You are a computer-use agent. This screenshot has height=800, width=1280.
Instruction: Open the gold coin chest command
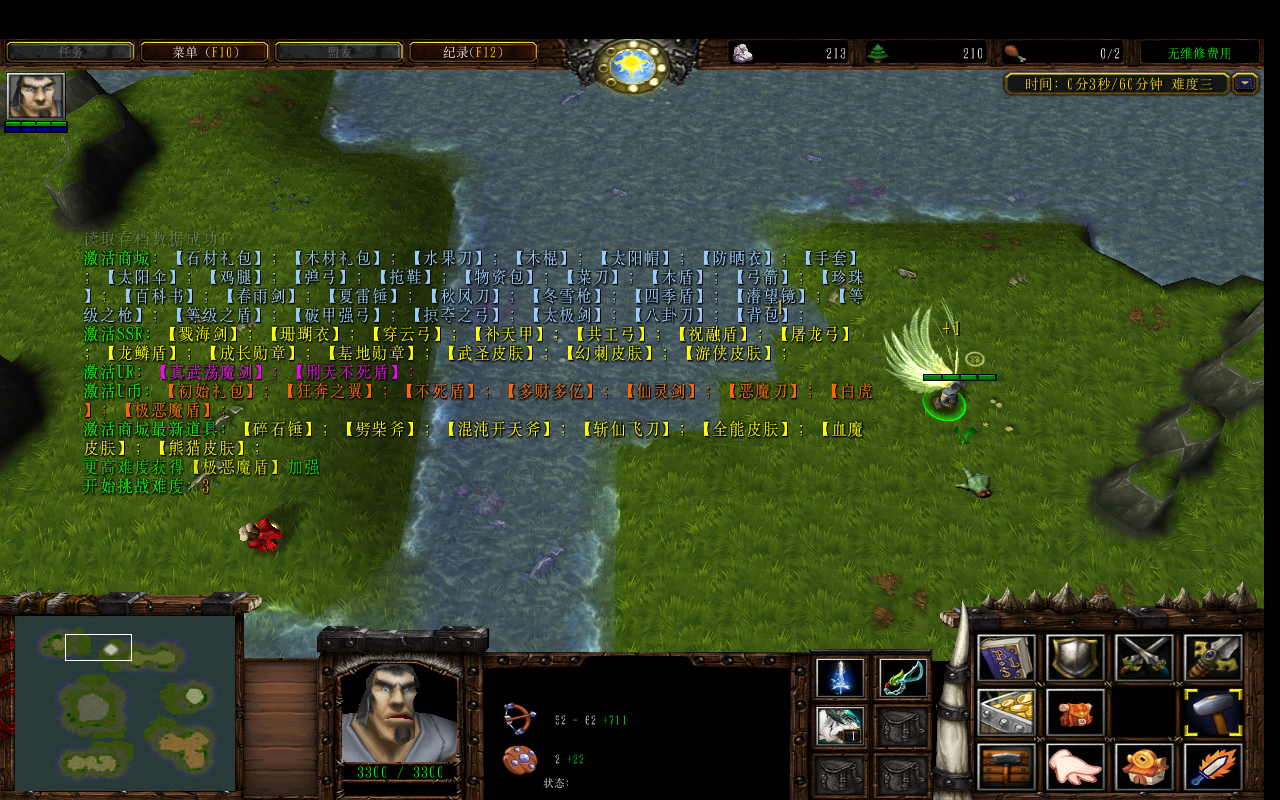tap(1006, 712)
